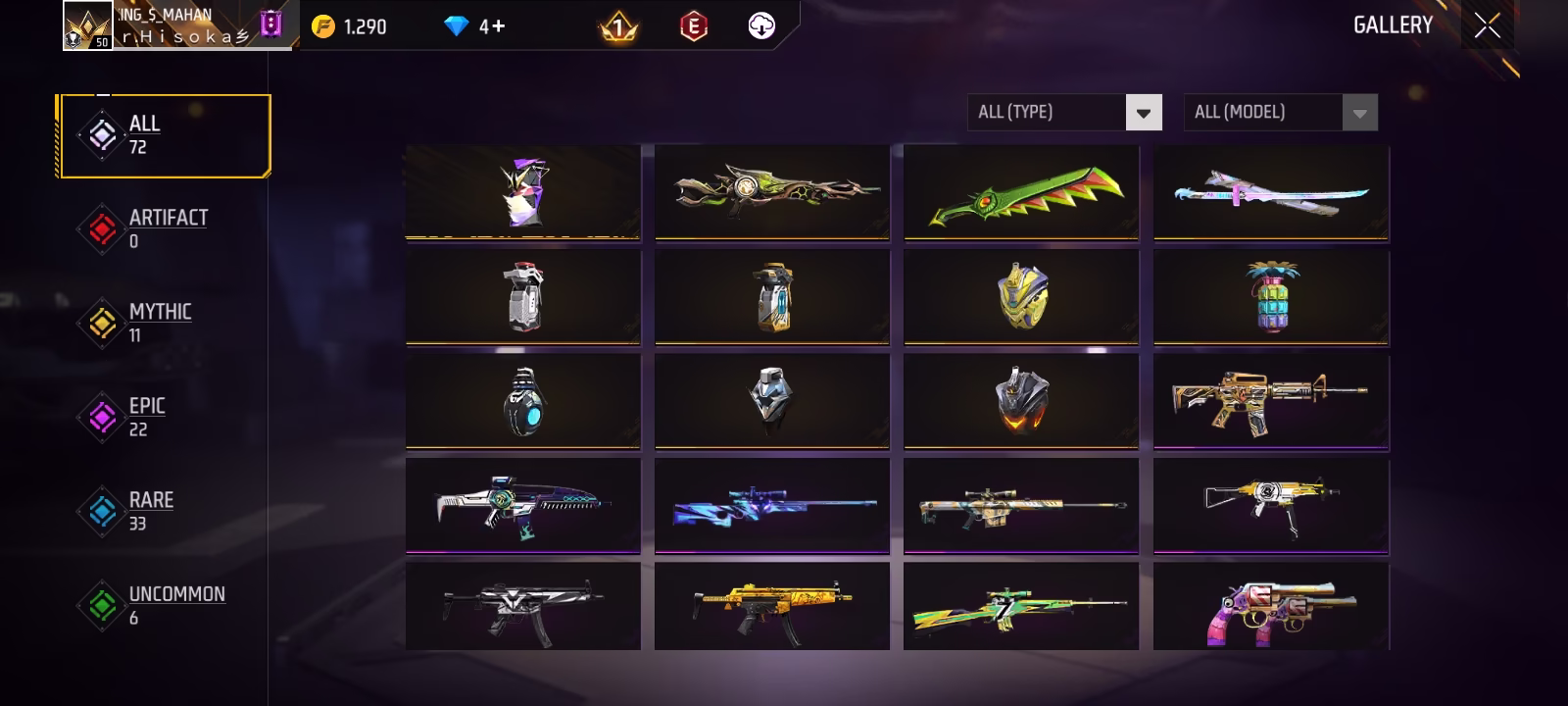
Task: Open the ALL (TYPE) dropdown
Action: coord(1064,113)
